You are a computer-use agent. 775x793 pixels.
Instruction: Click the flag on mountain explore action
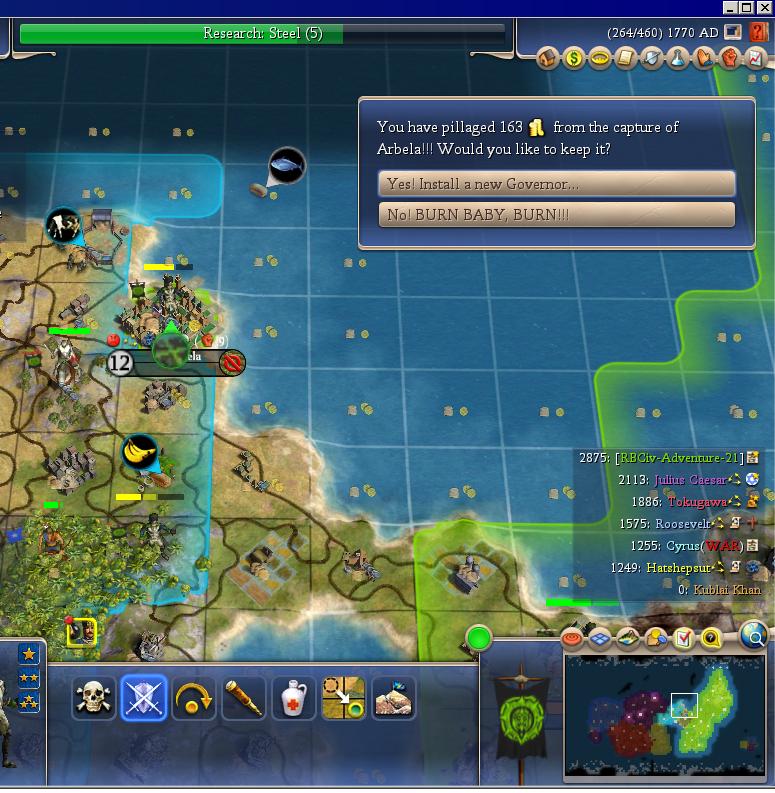pyautogui.click(x=394, y=698)
